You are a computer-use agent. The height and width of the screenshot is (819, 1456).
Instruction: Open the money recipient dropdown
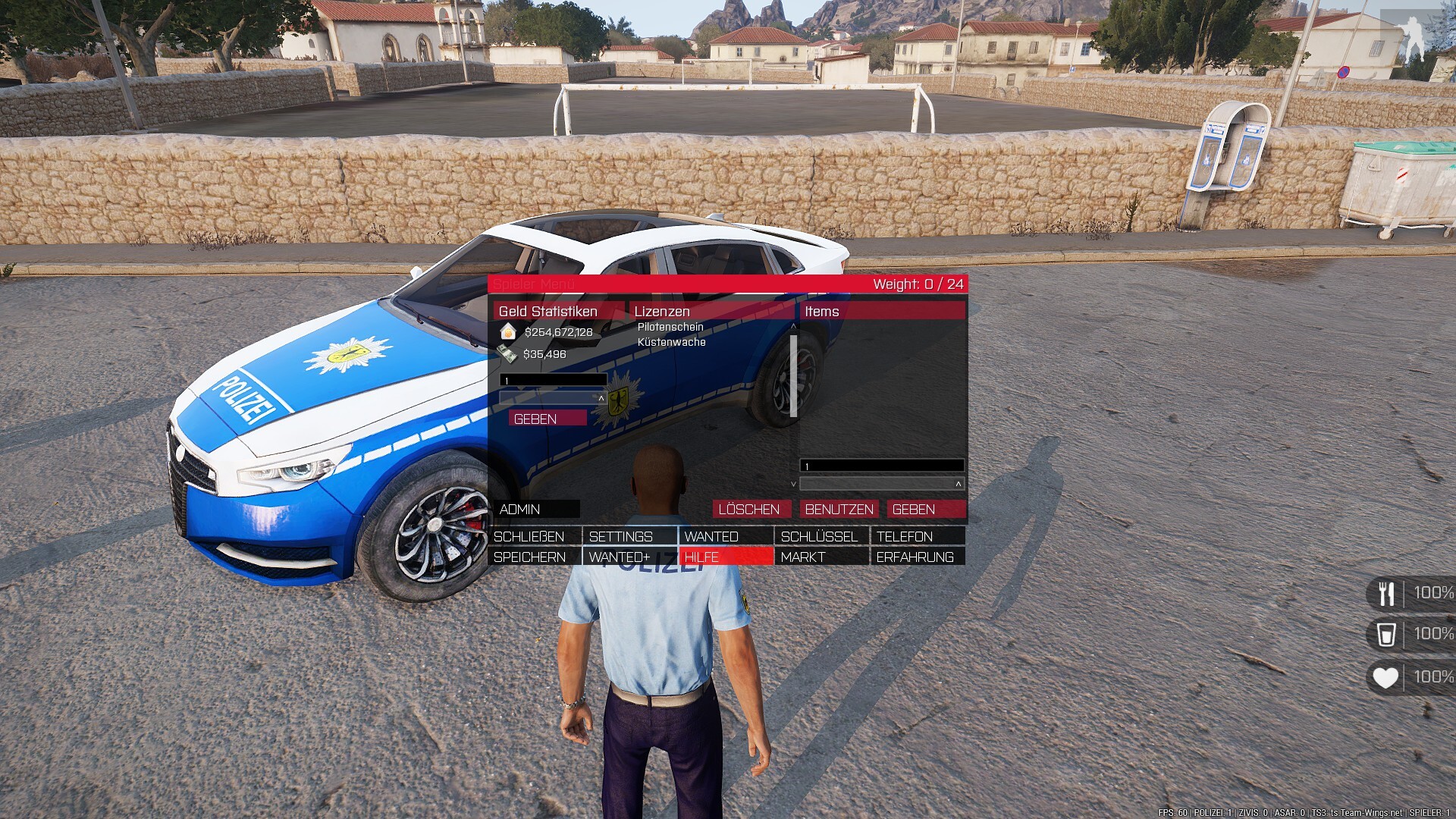tap(553, 397)
